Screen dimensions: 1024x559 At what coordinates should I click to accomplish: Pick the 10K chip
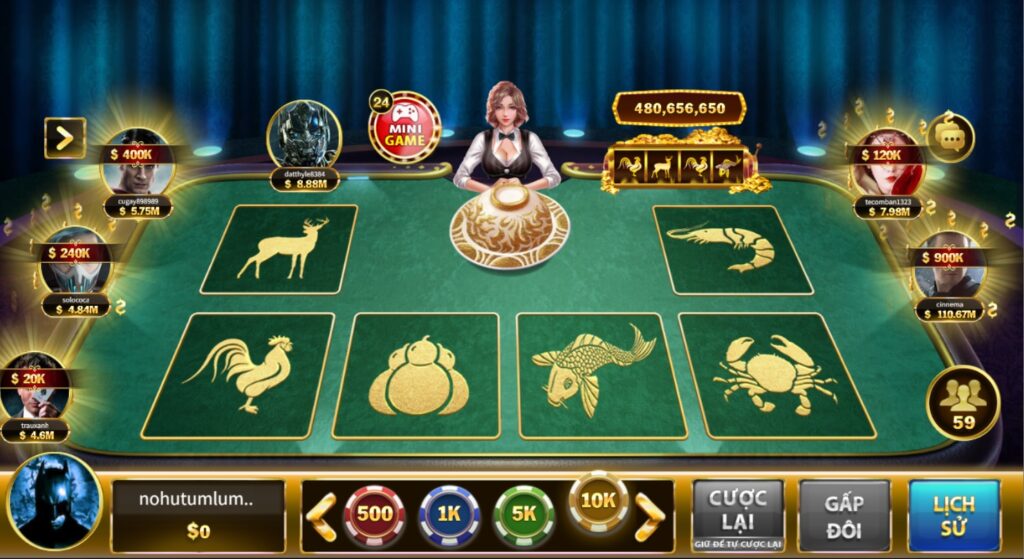pyautogui.click(x=598, y=502)
